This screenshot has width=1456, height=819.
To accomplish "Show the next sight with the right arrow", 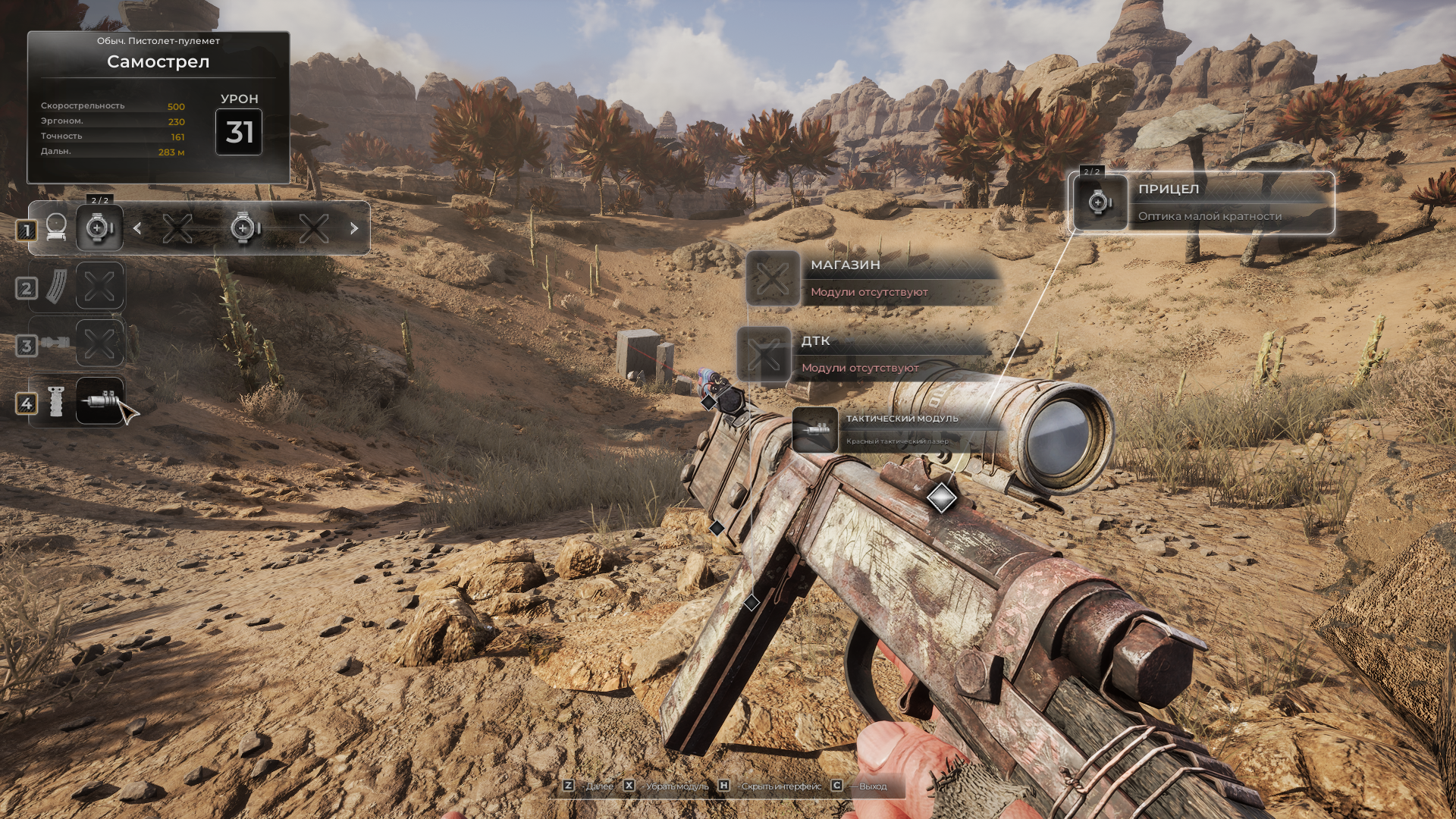I will tap(353, 227).
